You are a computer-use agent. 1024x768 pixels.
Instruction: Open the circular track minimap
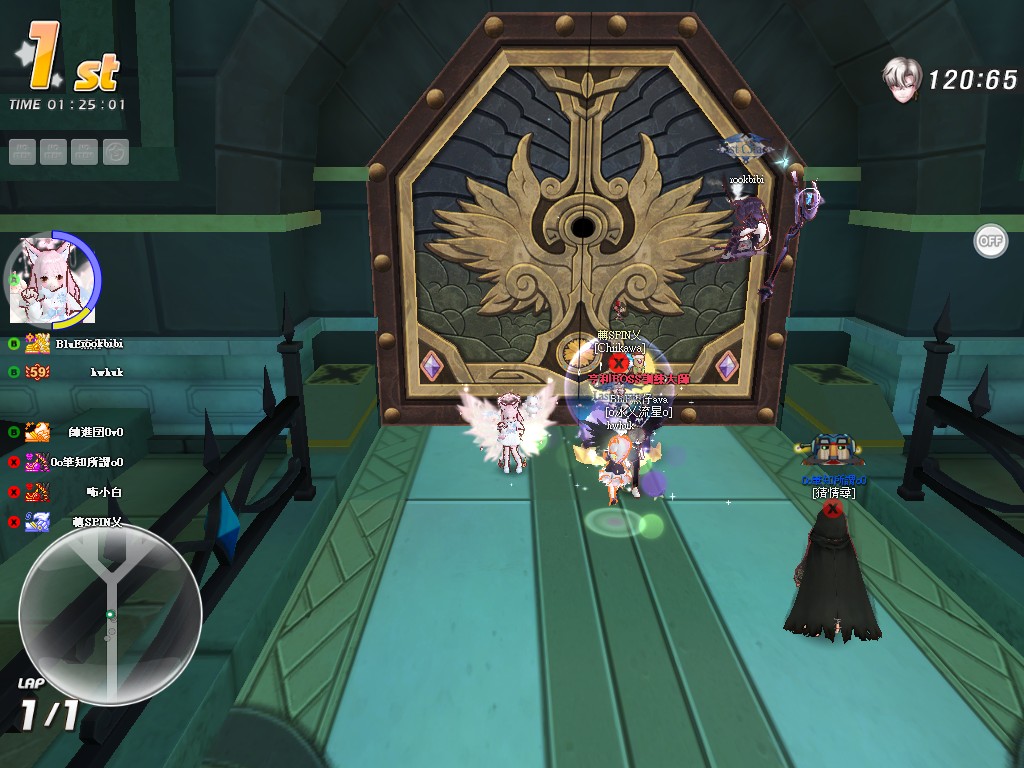[110, 612]
